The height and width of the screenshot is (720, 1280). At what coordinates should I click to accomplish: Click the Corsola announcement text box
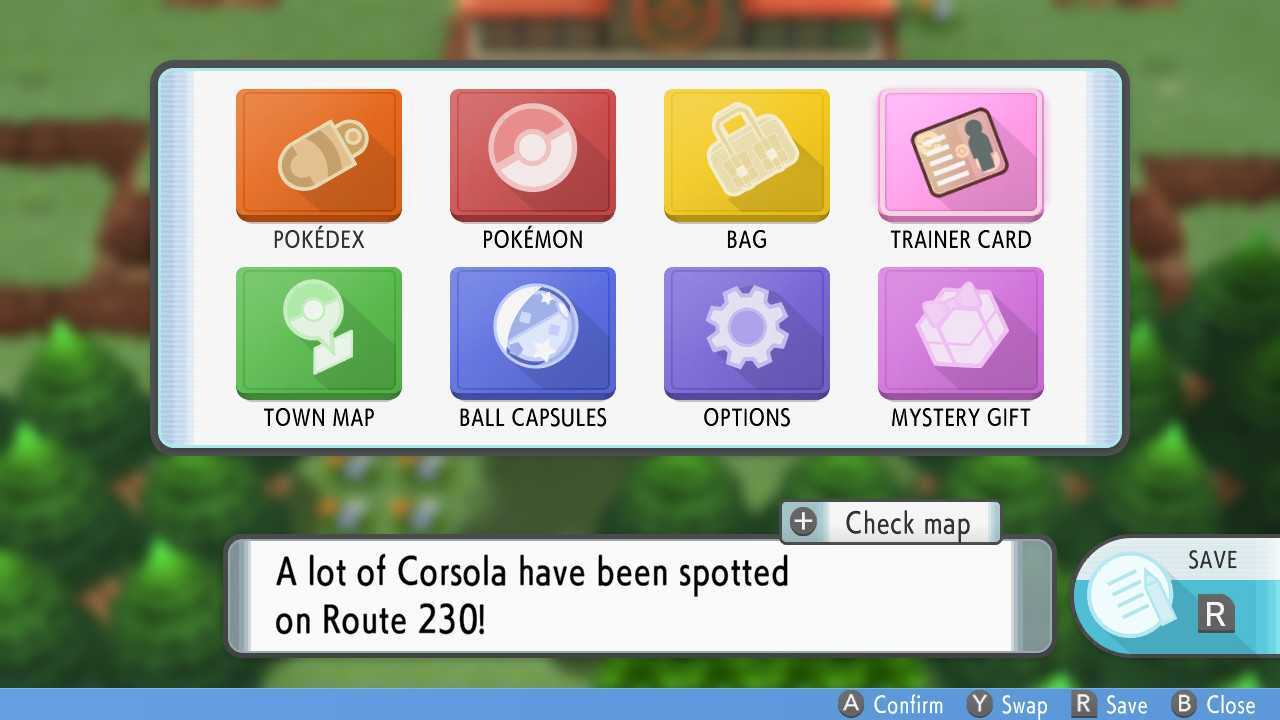640,595
